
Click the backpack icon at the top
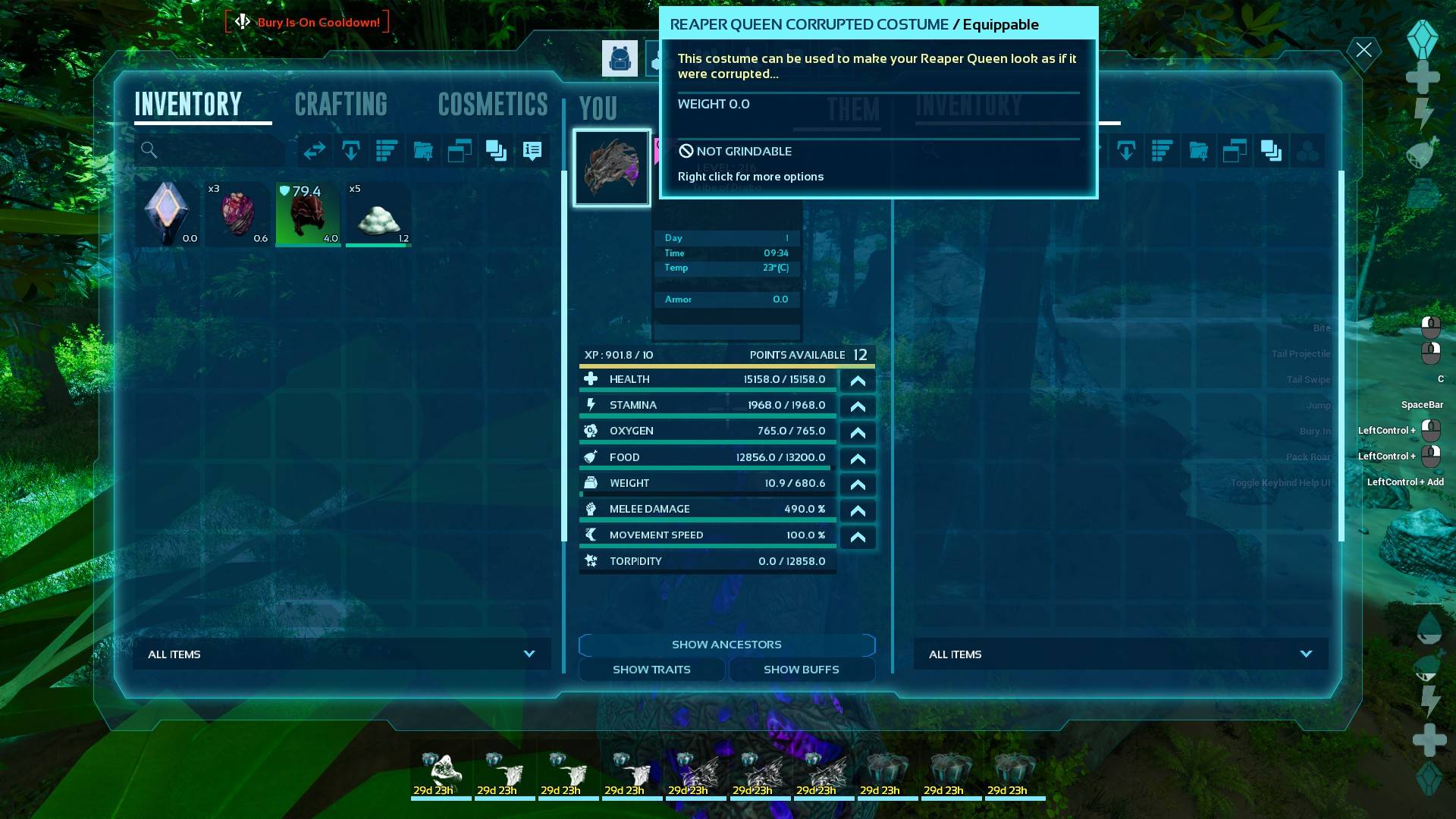click(620, 58)
